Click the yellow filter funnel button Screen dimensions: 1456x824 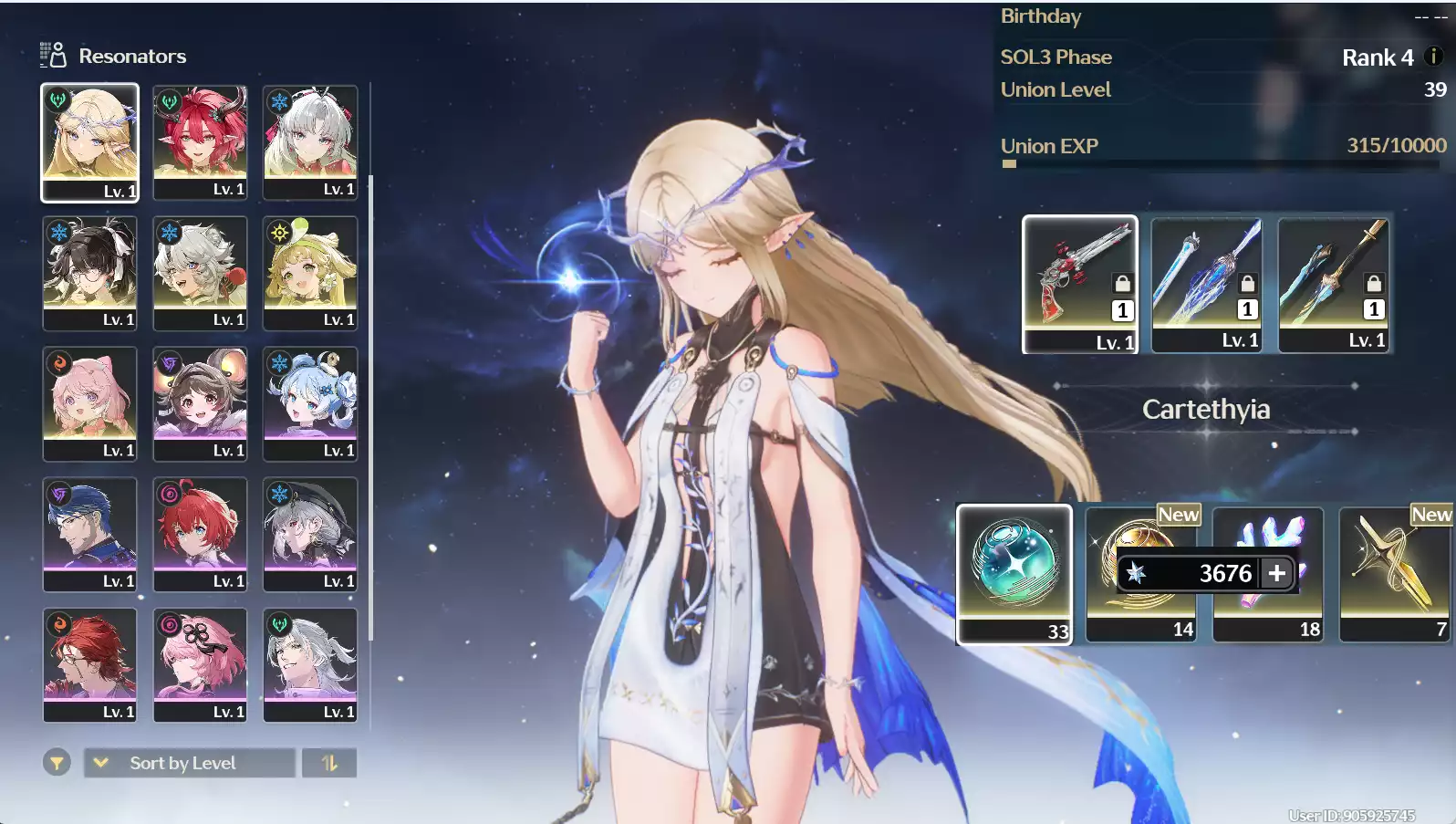pos(57,763)
